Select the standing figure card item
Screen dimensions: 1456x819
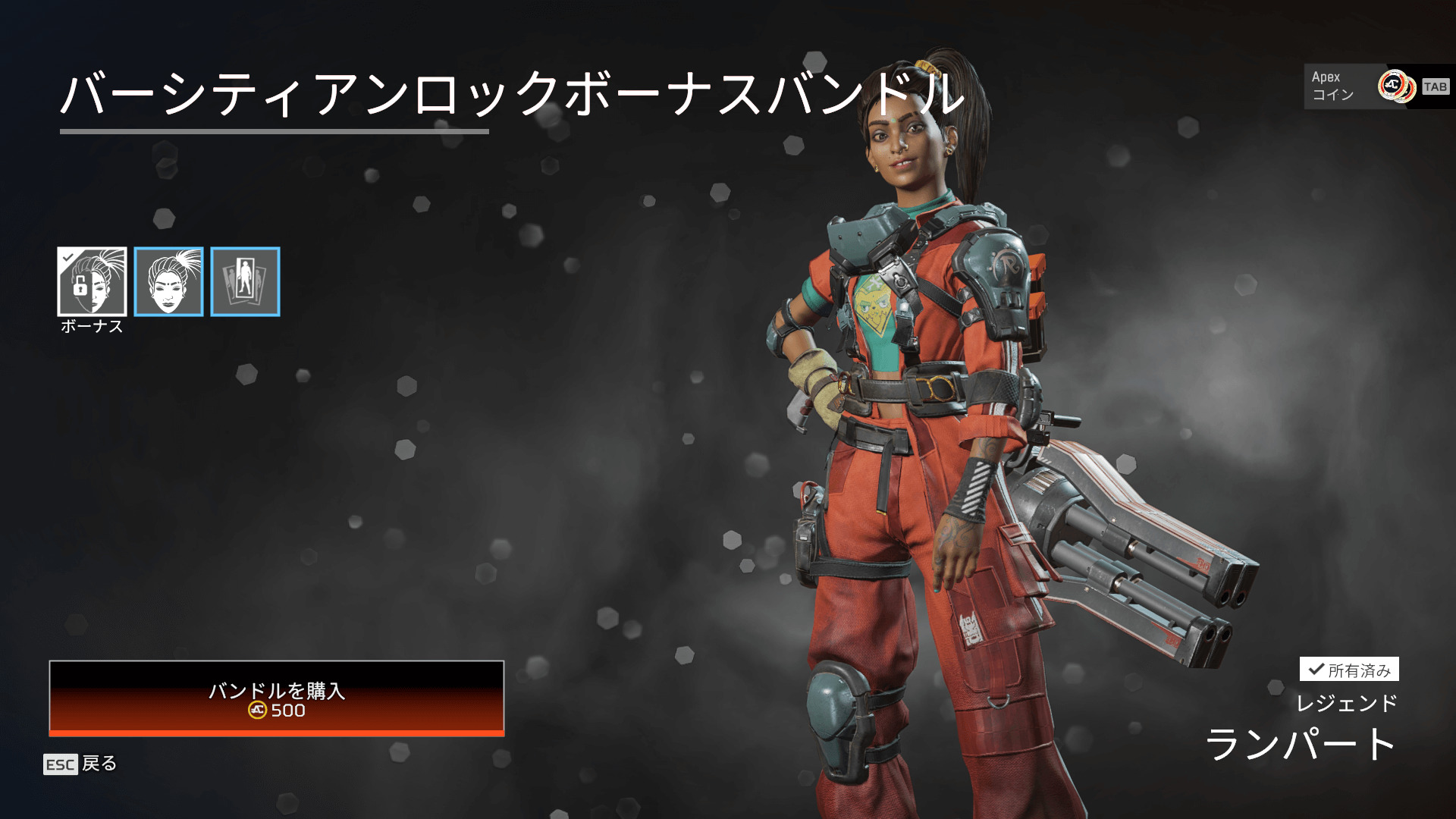pos(245,281)
